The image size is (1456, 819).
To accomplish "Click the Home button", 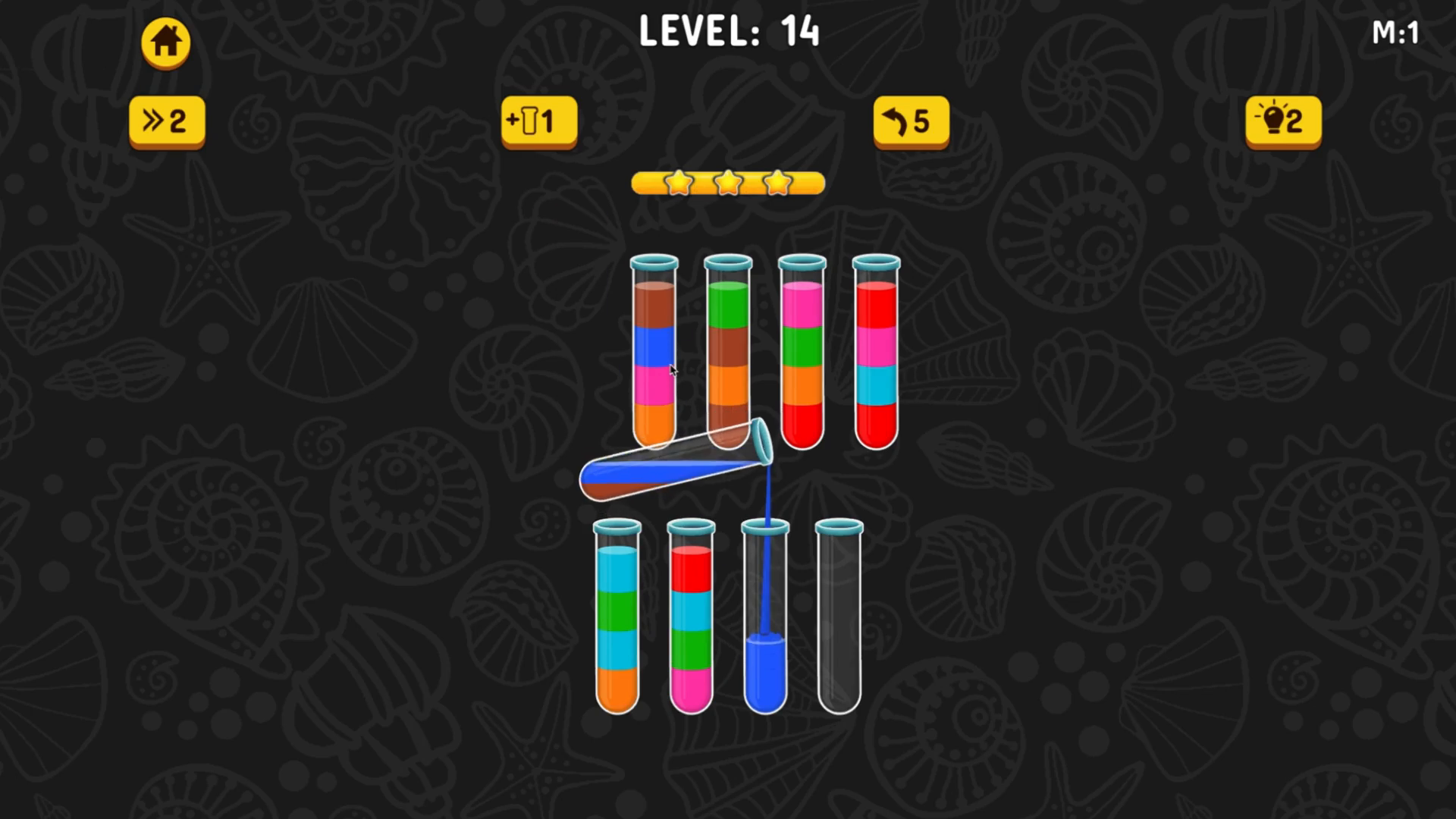I will (x=165, y=43).
